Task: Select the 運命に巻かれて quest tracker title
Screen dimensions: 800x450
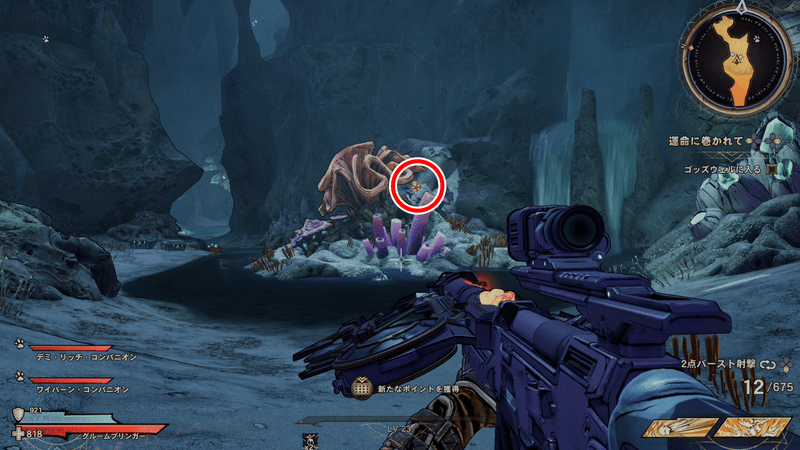Action: click(706, 141)
